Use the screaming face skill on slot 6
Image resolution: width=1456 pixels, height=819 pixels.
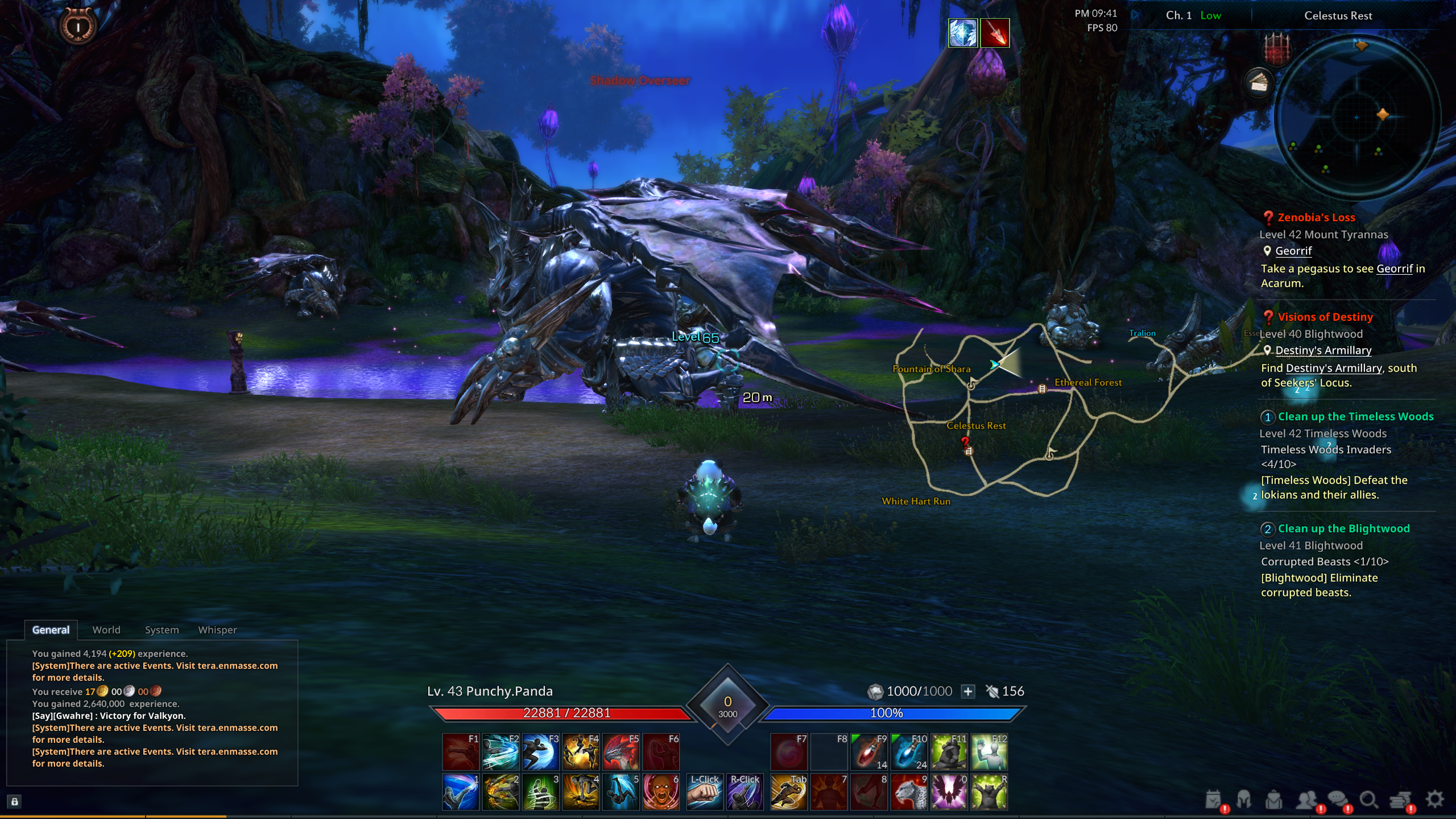click(661, 792)
